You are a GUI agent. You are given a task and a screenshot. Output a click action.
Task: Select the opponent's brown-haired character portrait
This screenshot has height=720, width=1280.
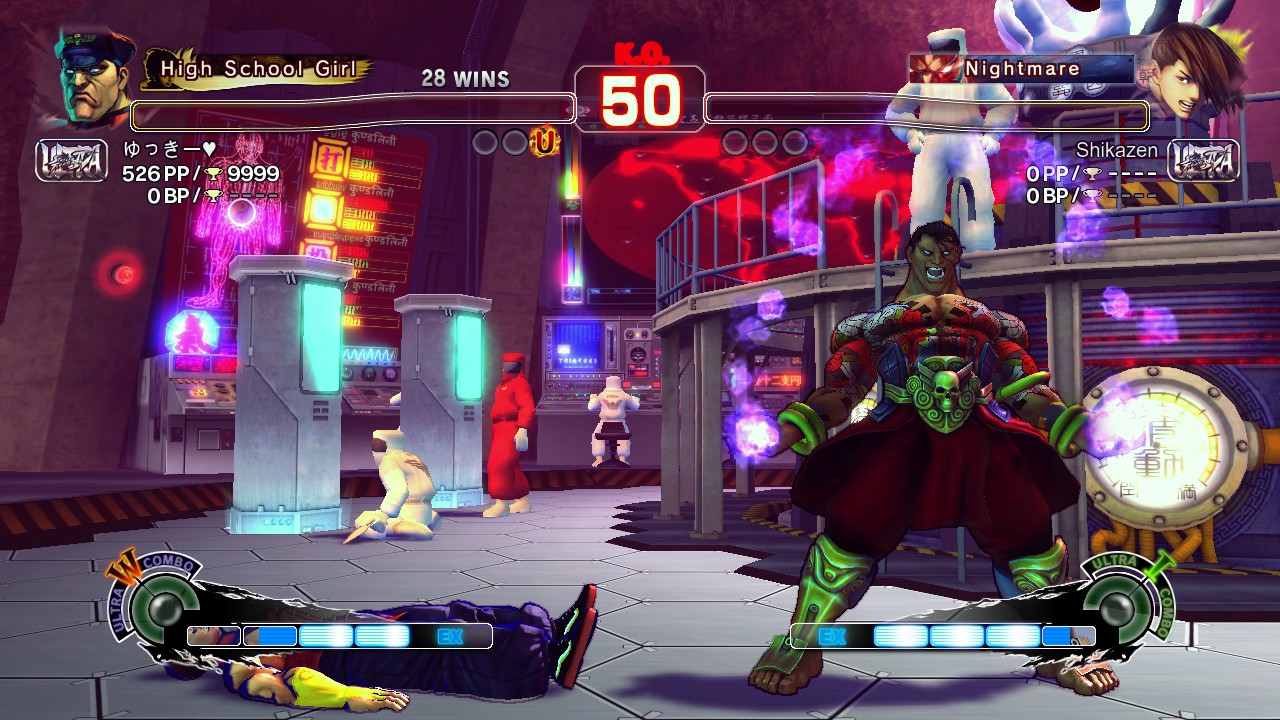1190,70
